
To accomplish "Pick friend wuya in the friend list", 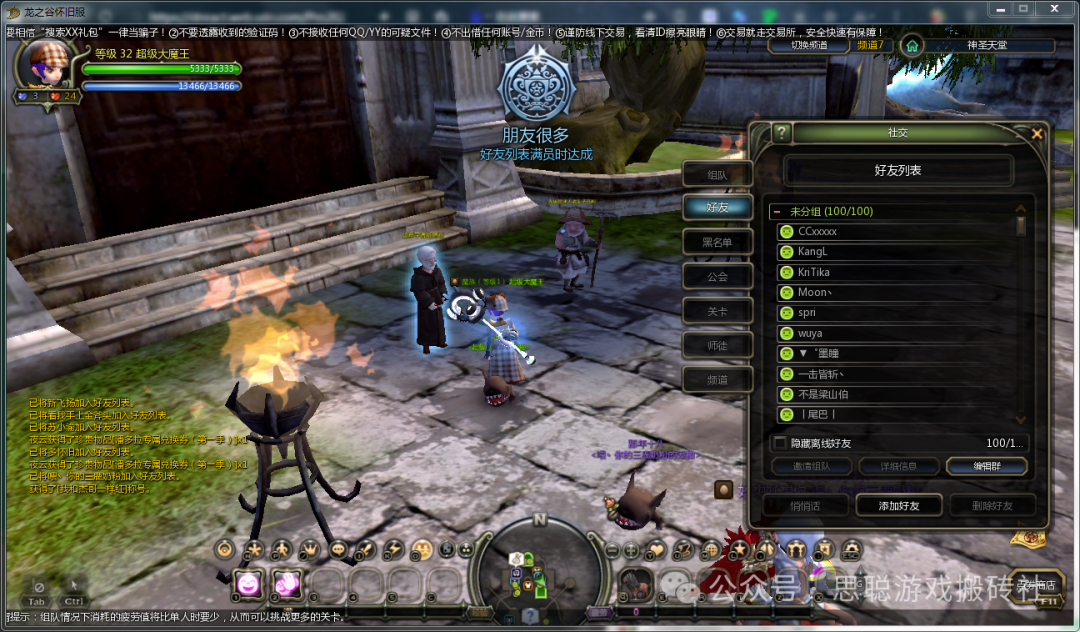I will (810, 333).
